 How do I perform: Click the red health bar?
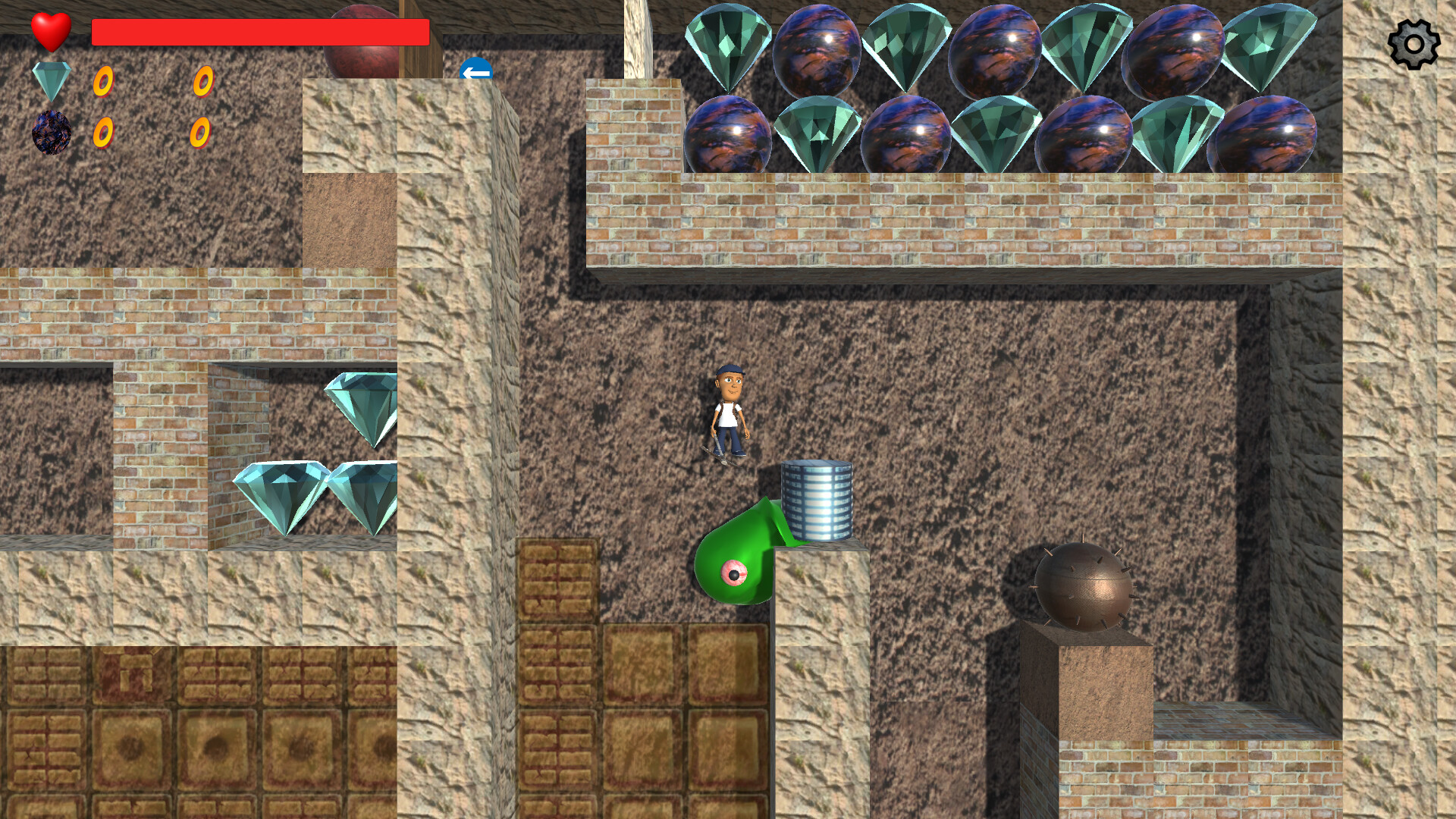pyautogui.click(x=258, y=30)
